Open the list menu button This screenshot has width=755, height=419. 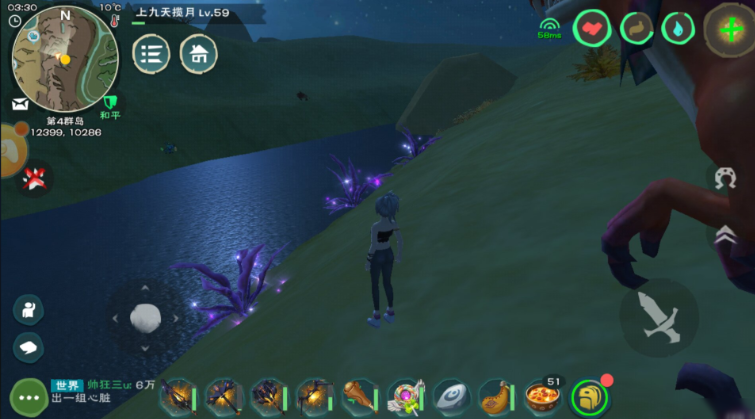(151, 54)
